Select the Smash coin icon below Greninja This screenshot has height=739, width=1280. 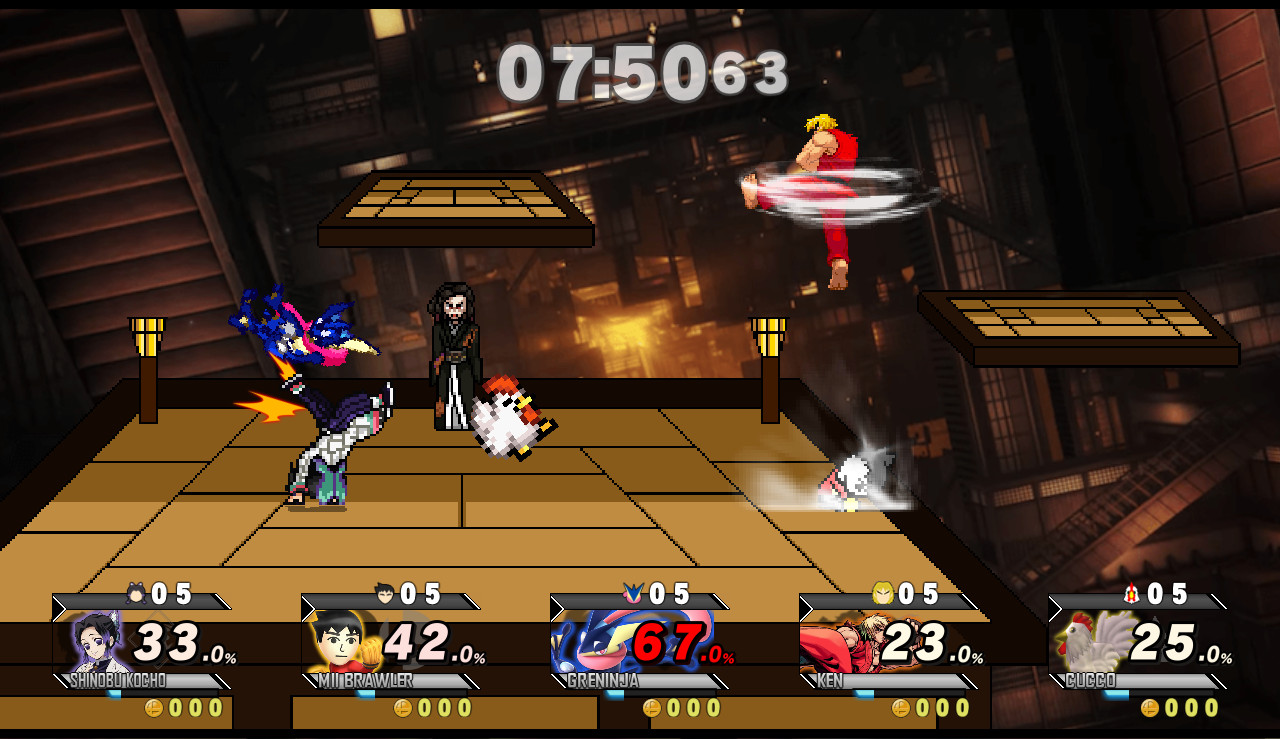tap(650, 707)
